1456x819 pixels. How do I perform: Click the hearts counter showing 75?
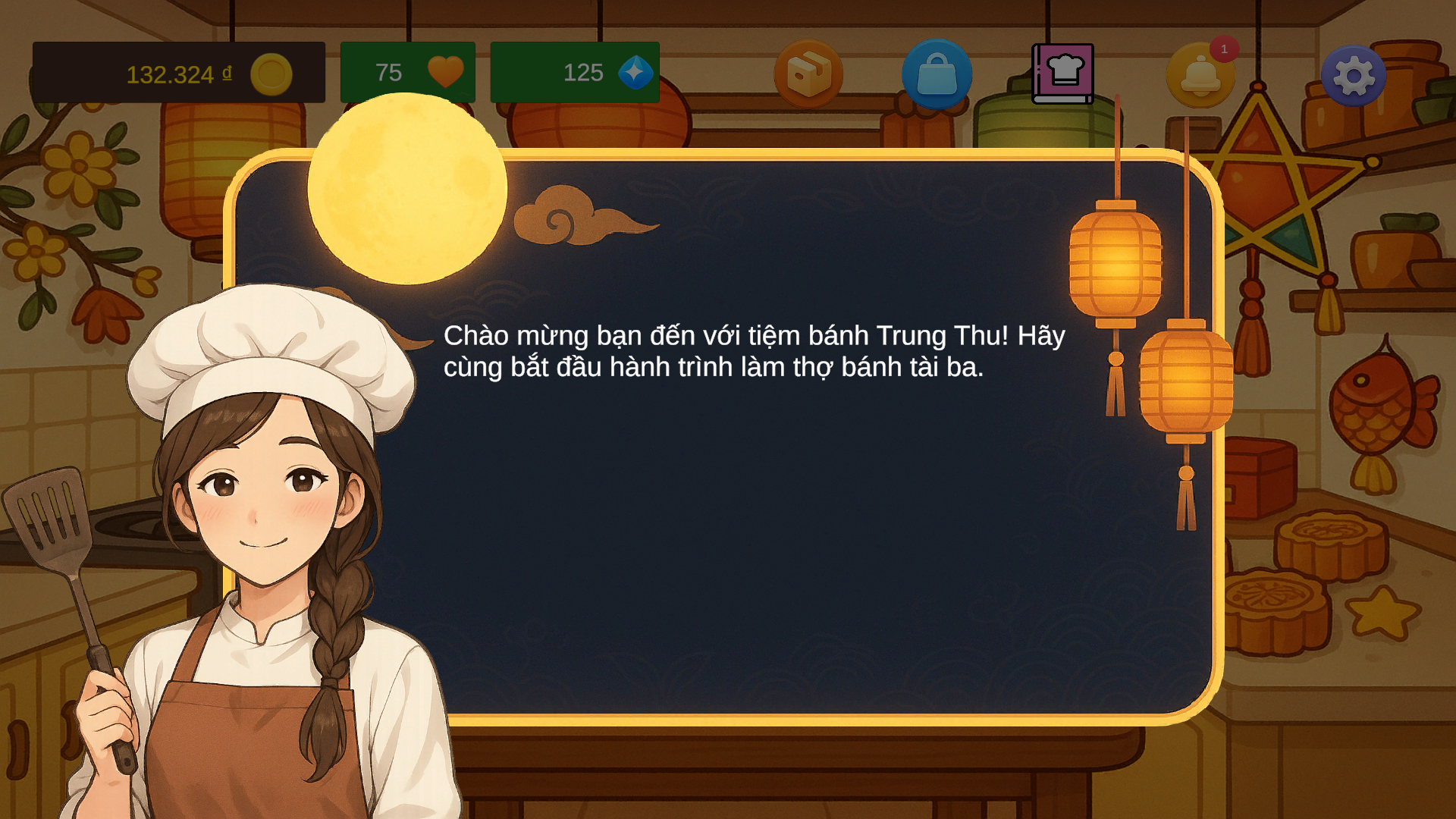coord(388,73)
